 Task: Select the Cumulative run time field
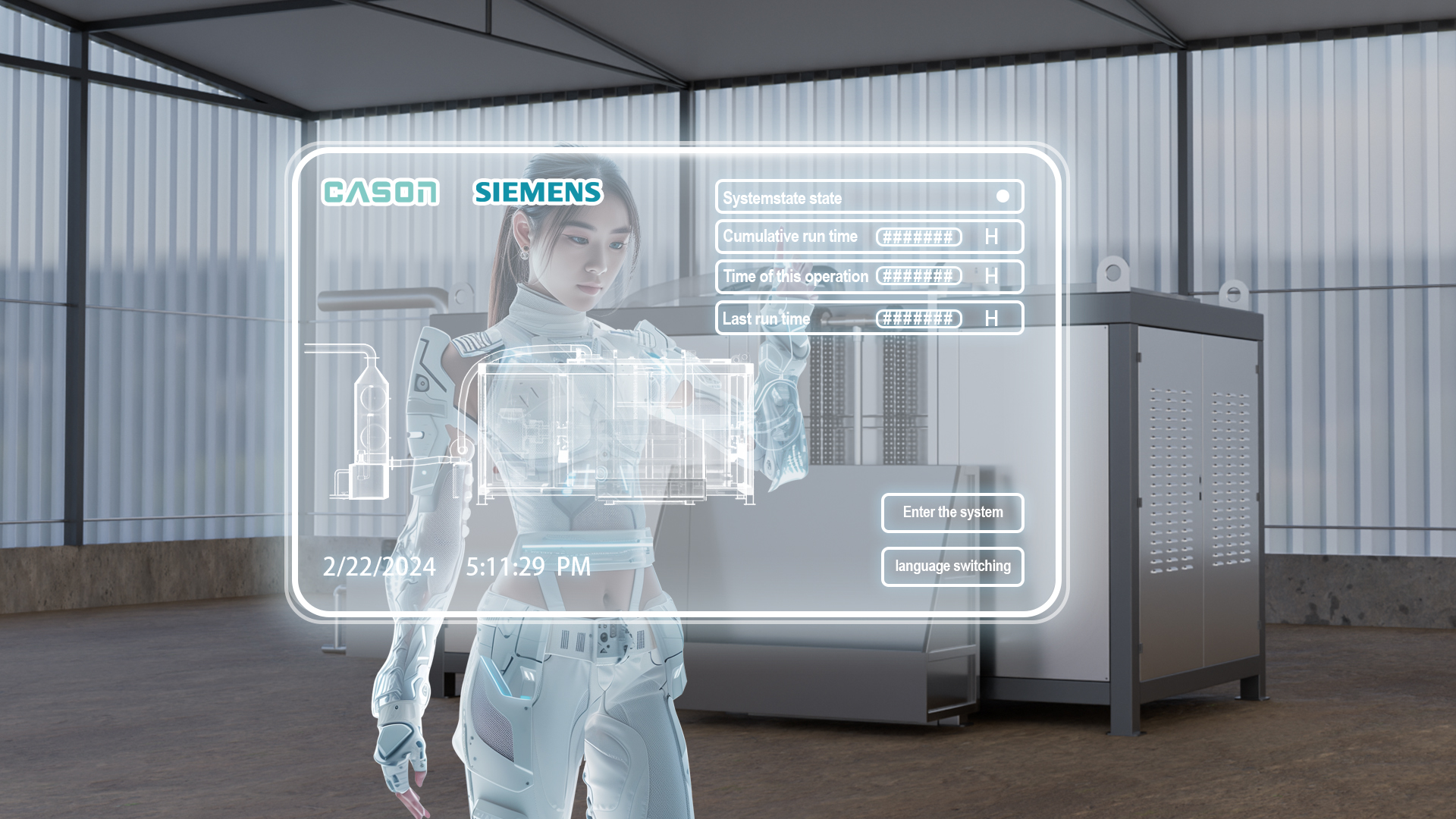click(918, 237)
